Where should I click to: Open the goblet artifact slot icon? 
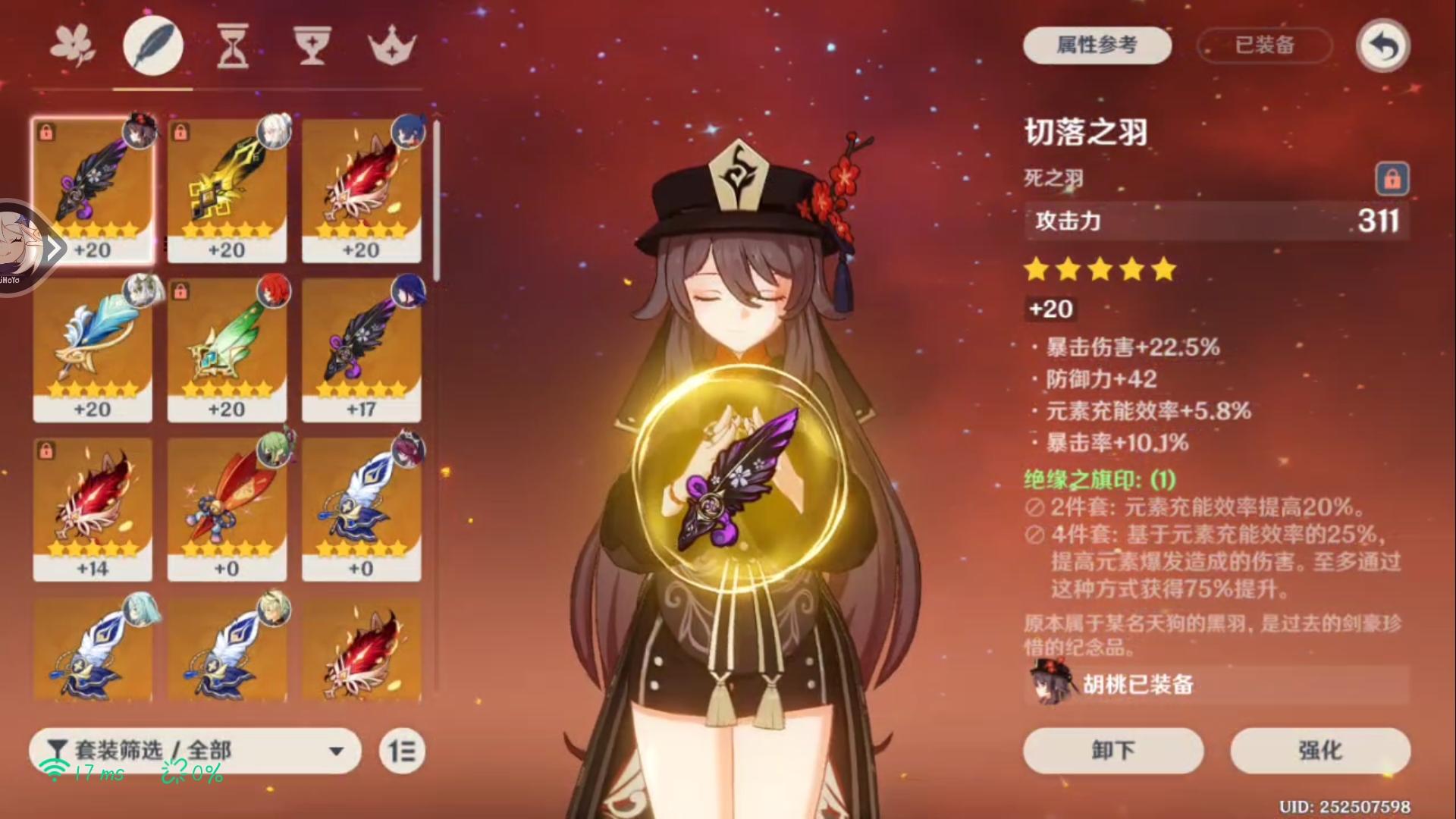pyautogui.click(x=312, y=45)
